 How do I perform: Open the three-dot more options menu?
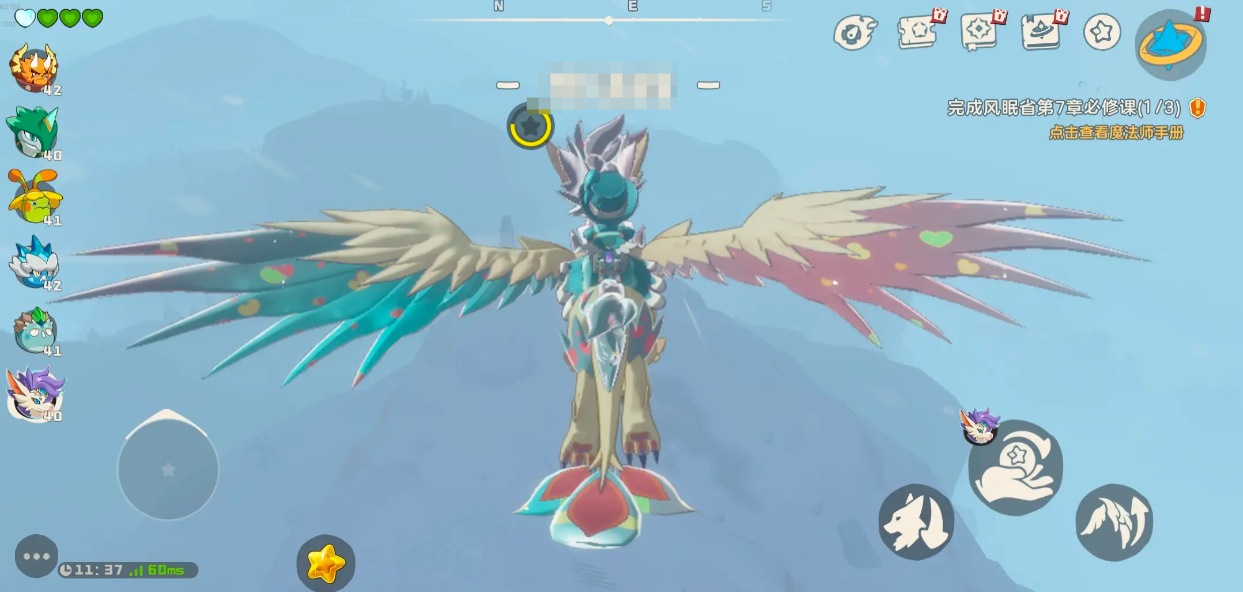point(36,556)
